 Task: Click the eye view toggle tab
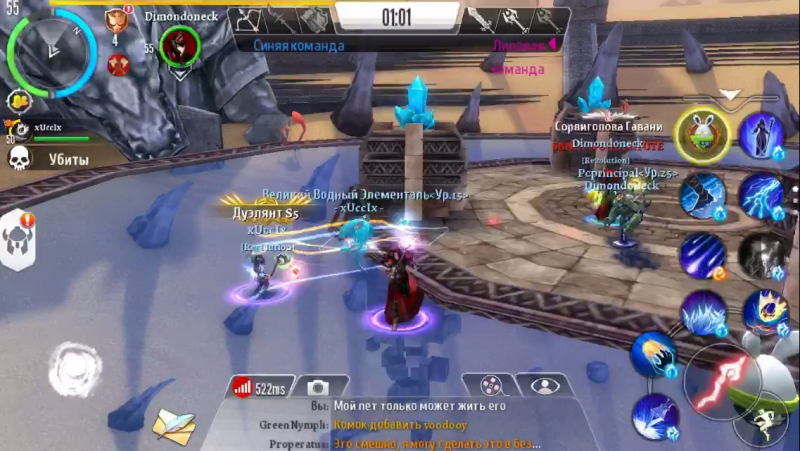(545, 385)
